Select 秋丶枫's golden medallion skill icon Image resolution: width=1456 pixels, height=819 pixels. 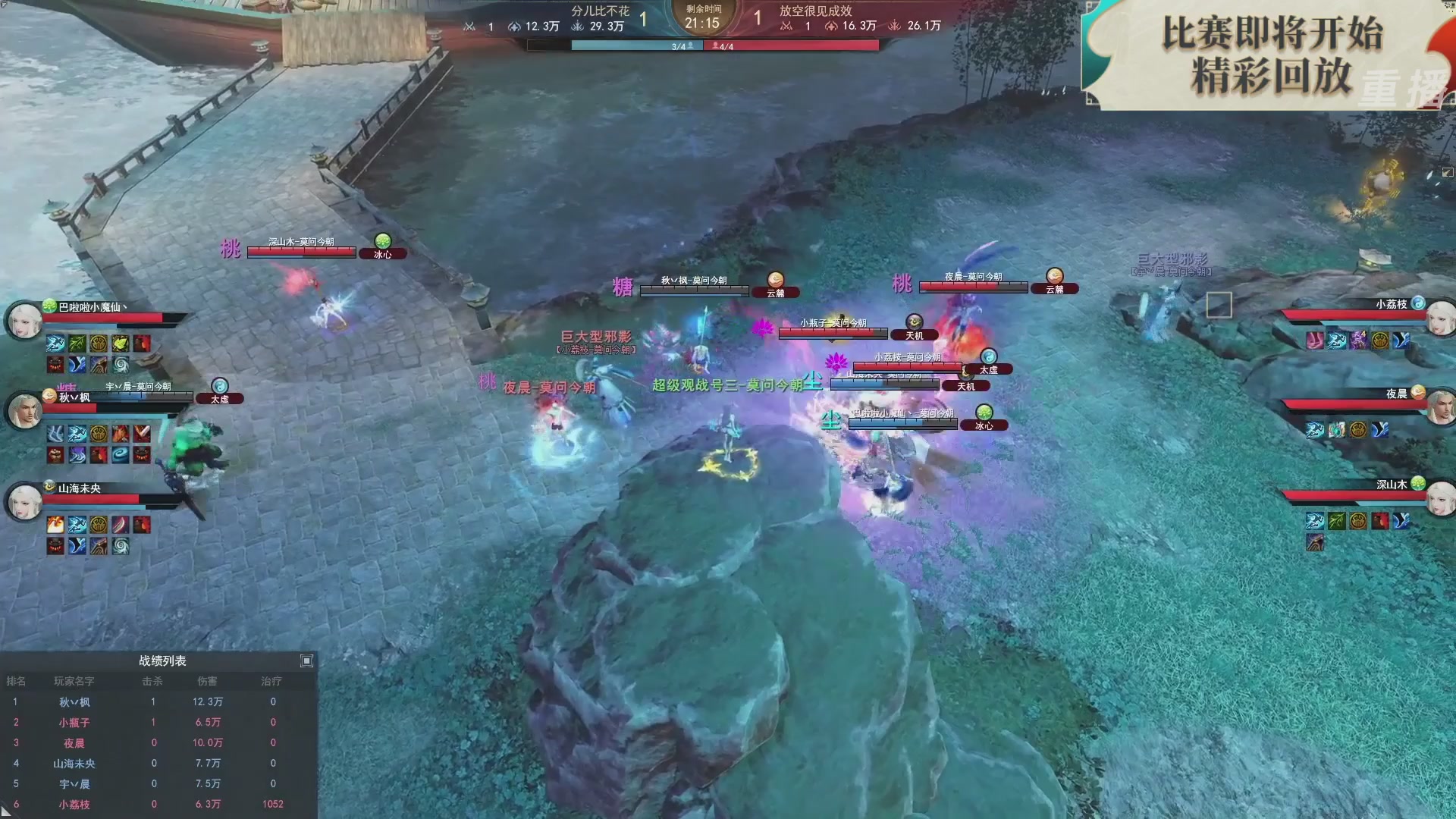[97, 434]
